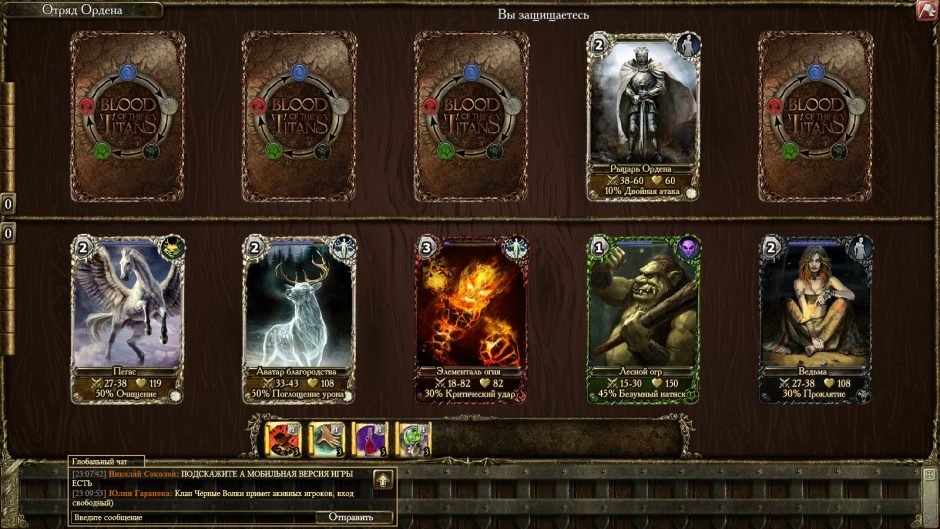Activate the green potion spell icon
The height and width of the screenshot is (529, 940).
413,438
